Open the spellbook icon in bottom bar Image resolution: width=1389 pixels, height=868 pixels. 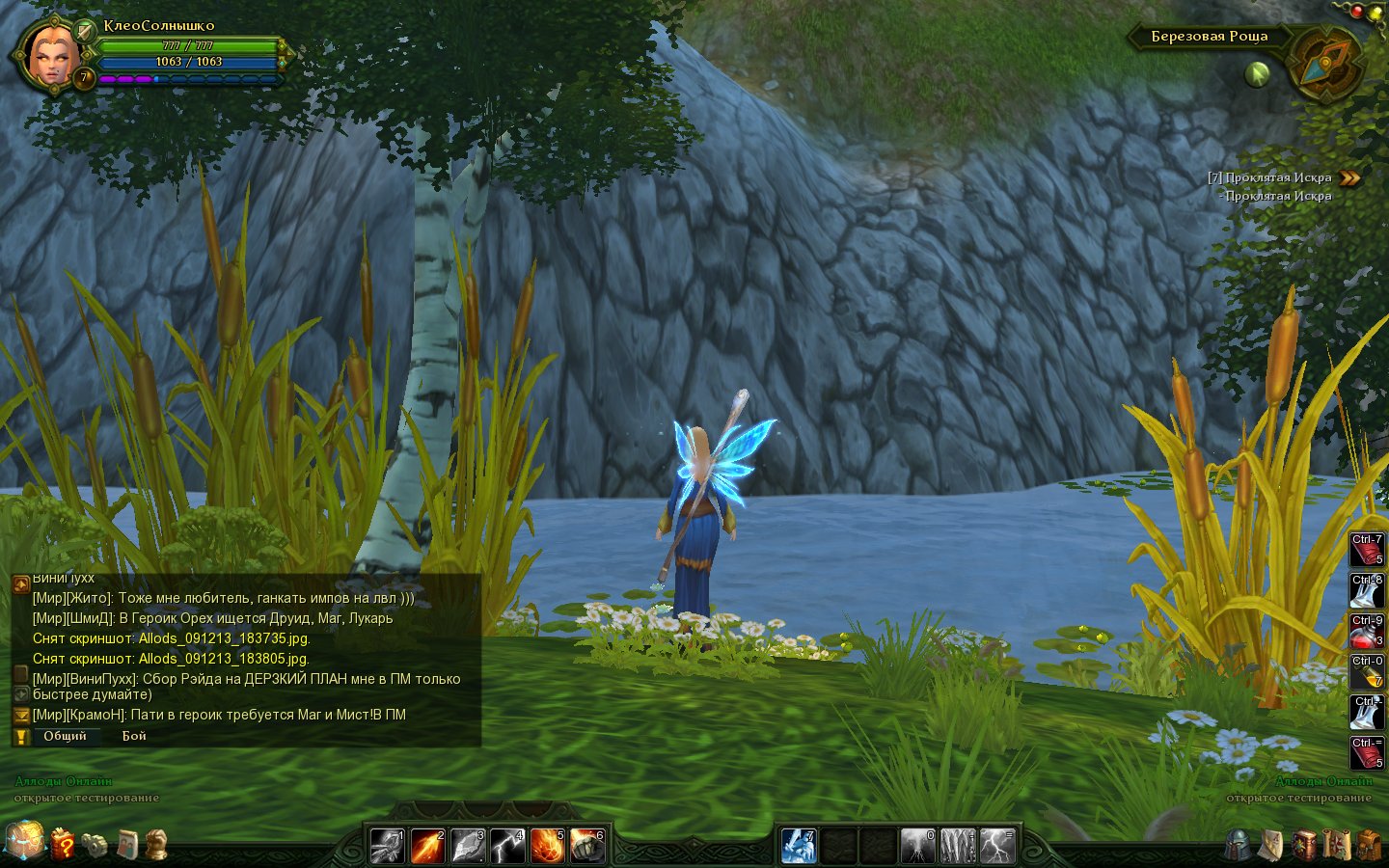(1304, 846)
